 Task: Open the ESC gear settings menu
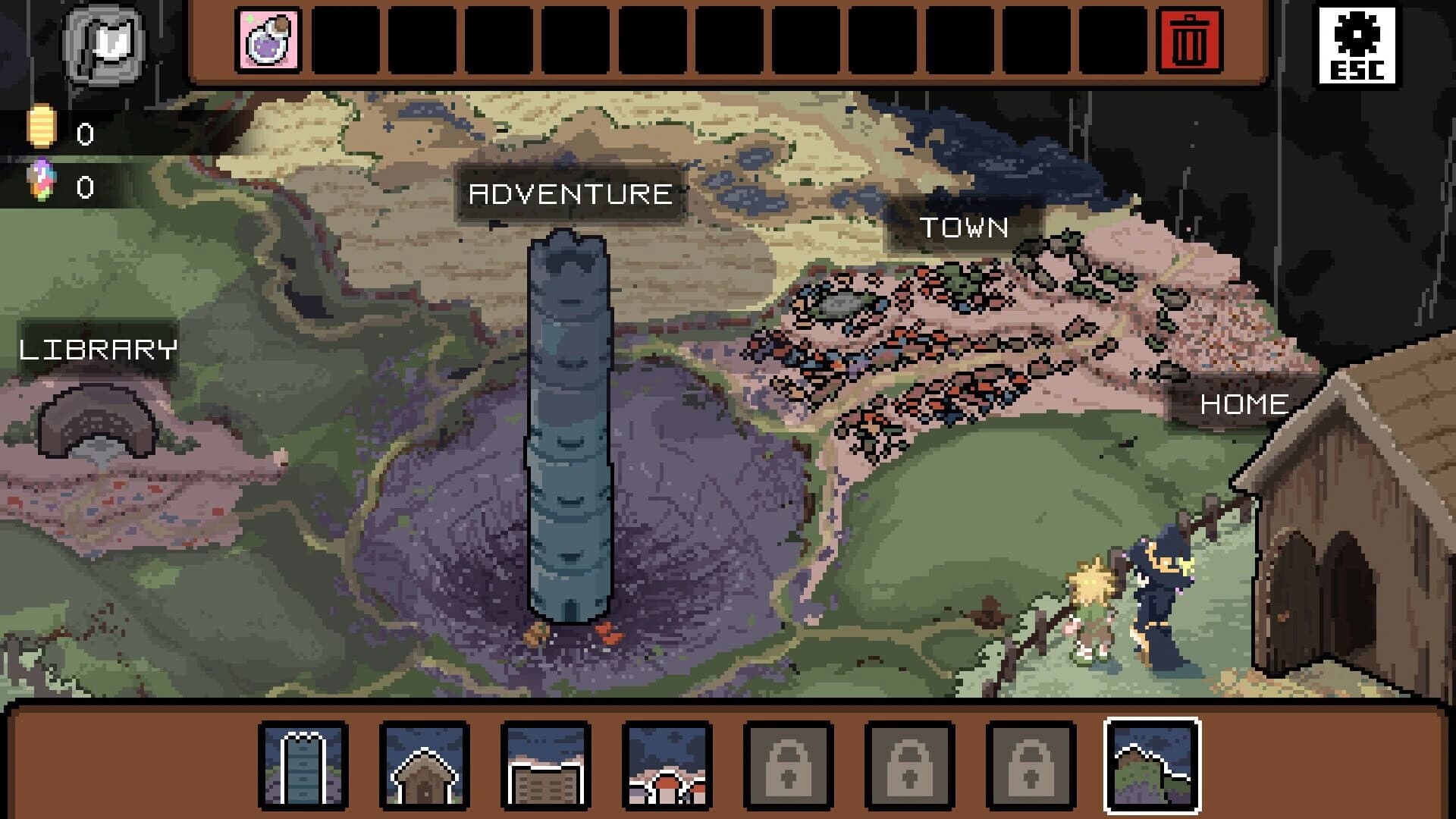click(x=1357, y=45)
